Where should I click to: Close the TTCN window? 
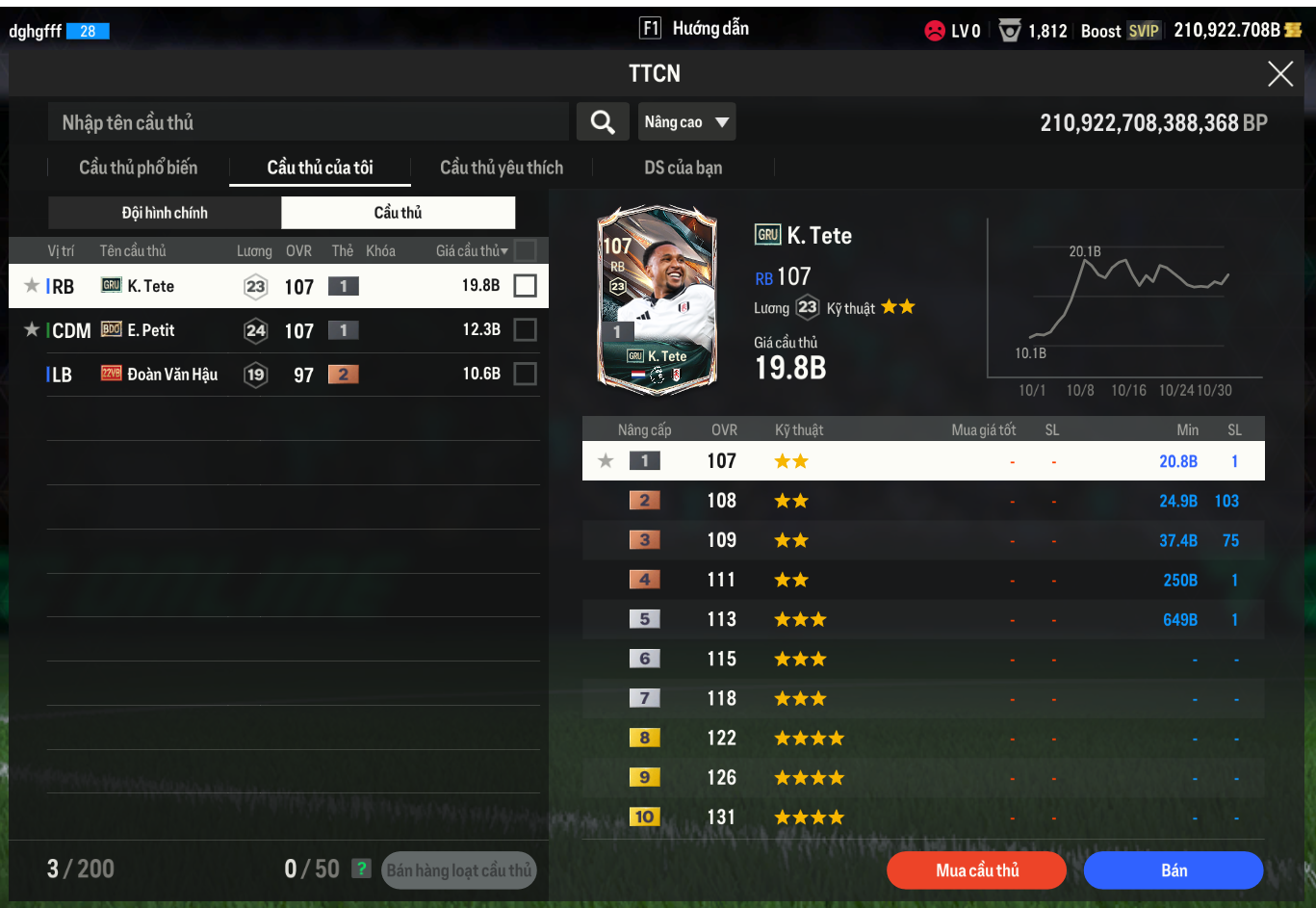point(1279,73)
